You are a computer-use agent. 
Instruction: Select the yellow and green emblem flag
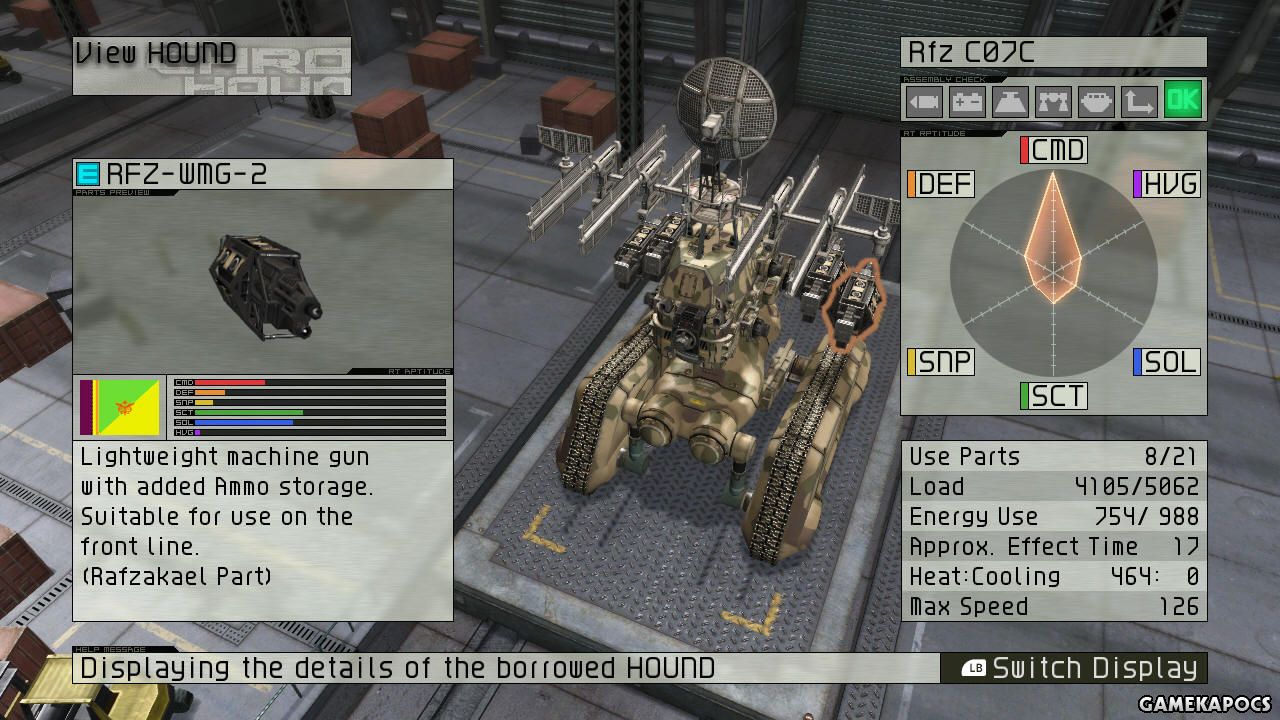120,407
